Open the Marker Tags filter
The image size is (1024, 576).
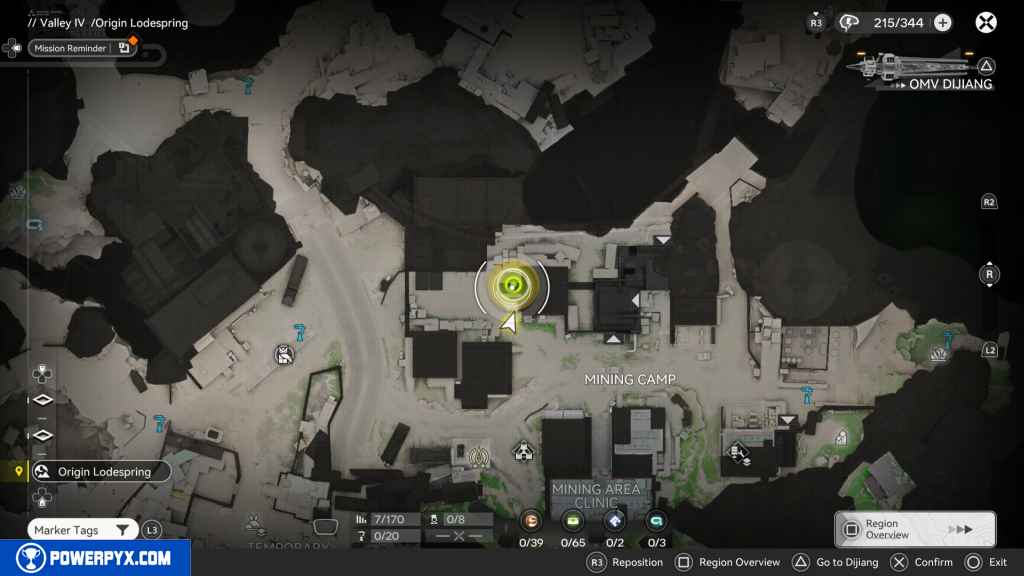click(x=83, y=530)
